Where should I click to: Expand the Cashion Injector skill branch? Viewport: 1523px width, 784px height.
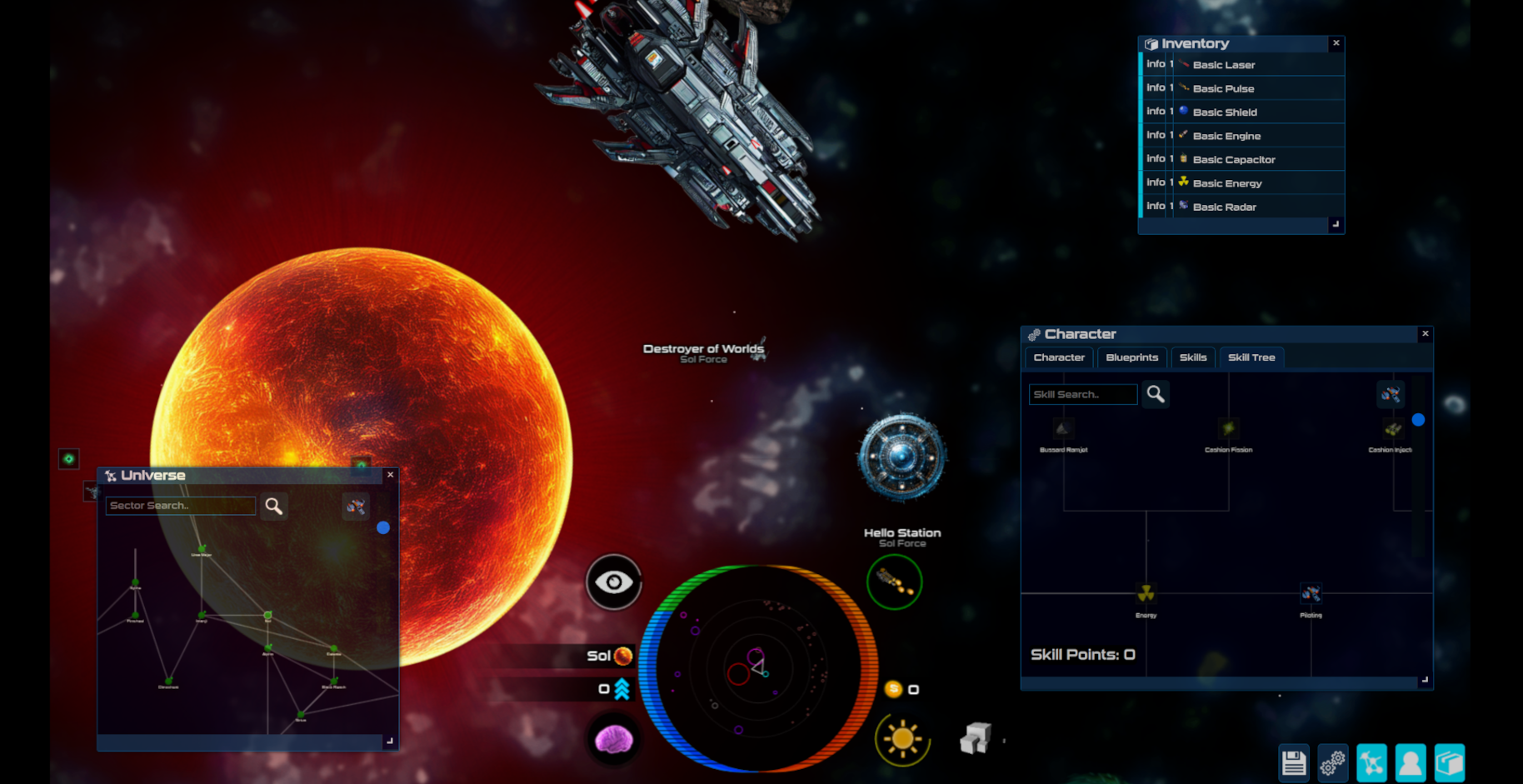(1392, 429)
